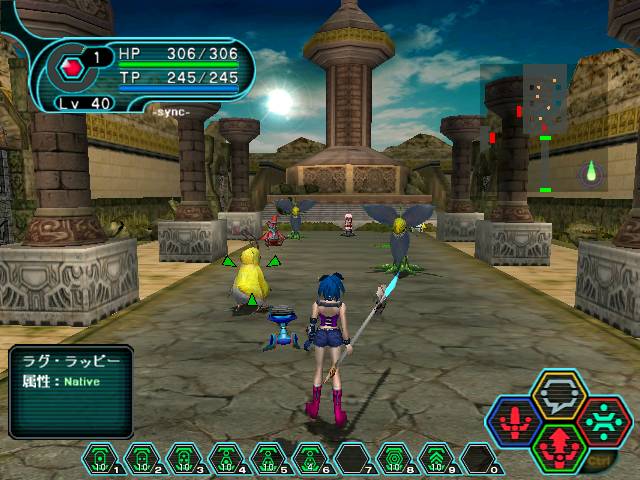This screenshot has width=640, height=480.
Task: Open chat via the speech bubble hexagon
Action: (x=558, y=393)
